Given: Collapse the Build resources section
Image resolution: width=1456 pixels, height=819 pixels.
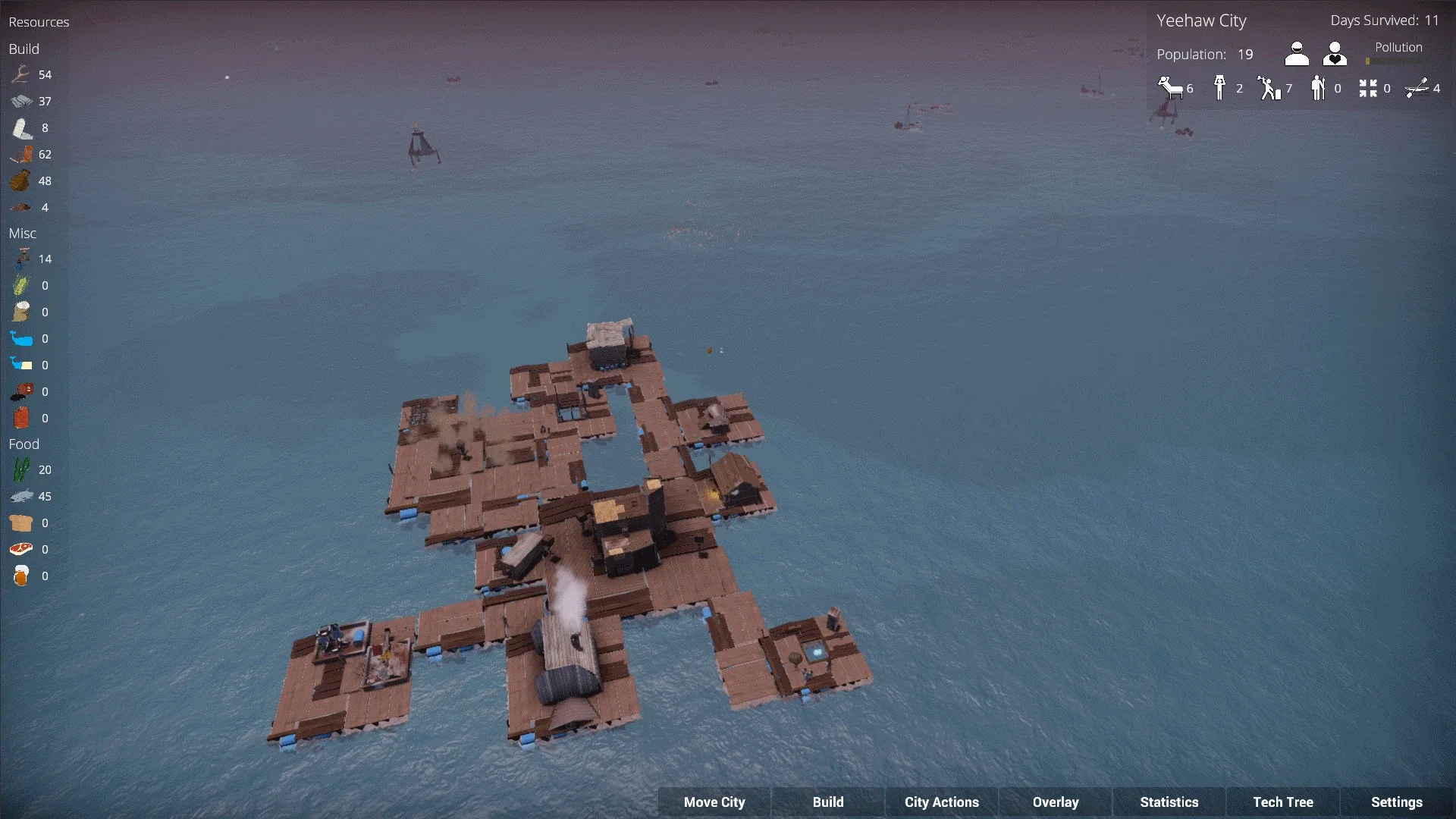Looking at the screenshot, I should (23, 49).
